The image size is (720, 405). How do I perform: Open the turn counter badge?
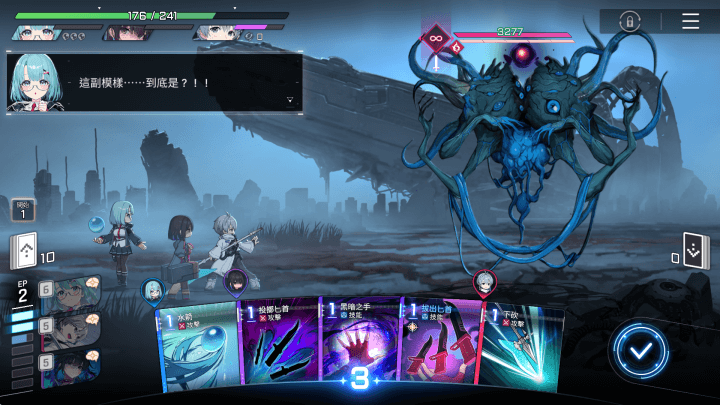(23, 209)
